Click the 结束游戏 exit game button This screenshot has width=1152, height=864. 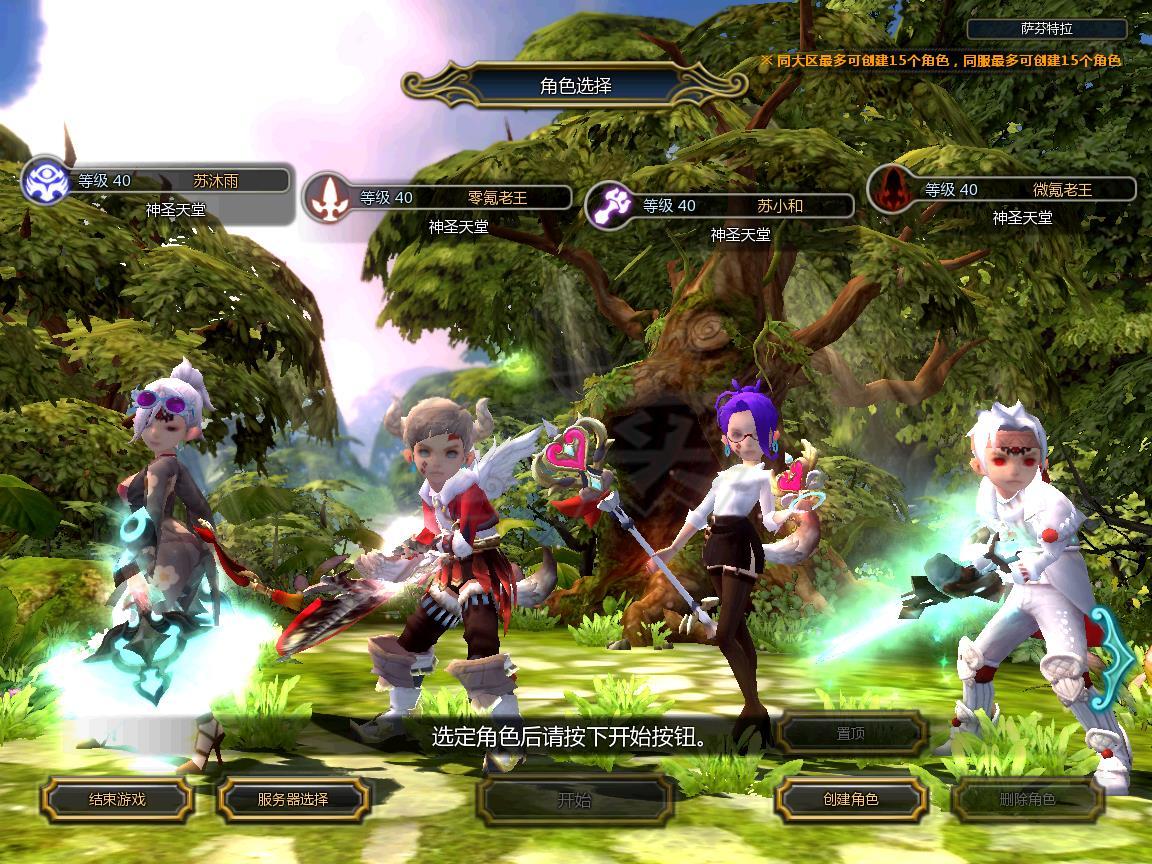pos(117,799)
